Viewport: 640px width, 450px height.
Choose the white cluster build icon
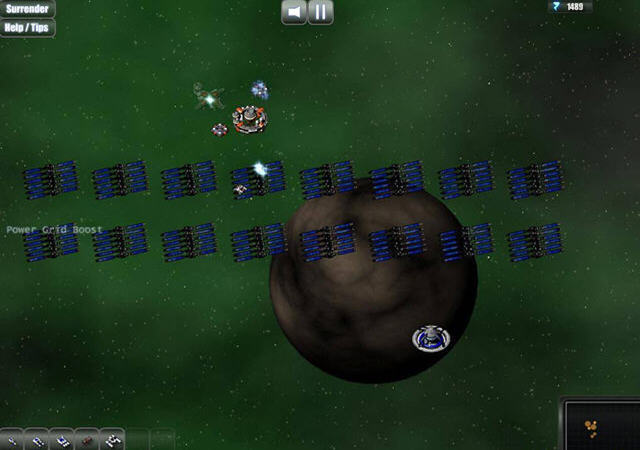coord(112,439)
